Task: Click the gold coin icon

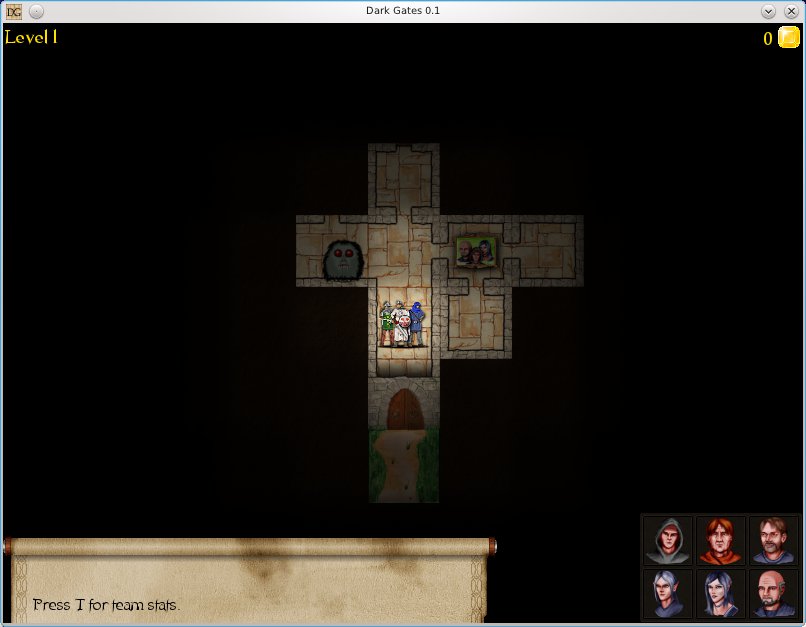Action: [x=788, y=38]
